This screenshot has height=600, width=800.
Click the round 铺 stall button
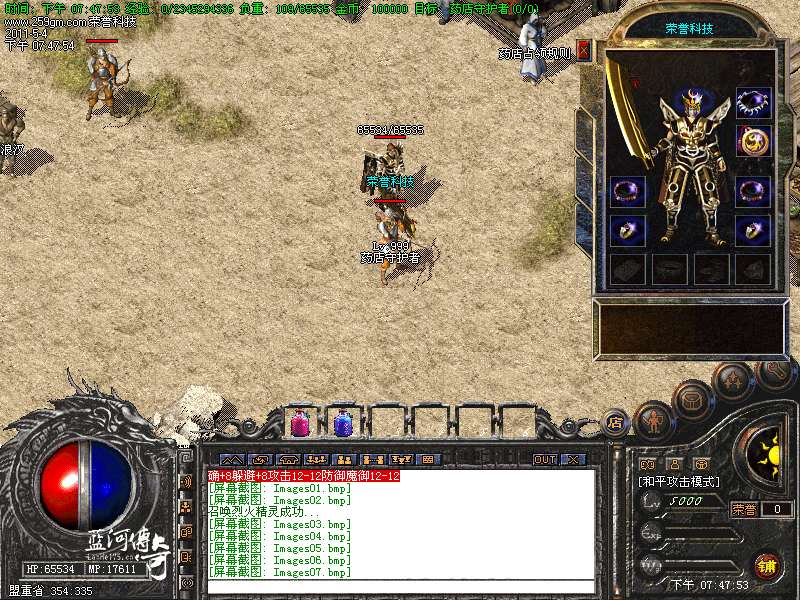pyautogui.click(x=768, y=566)
